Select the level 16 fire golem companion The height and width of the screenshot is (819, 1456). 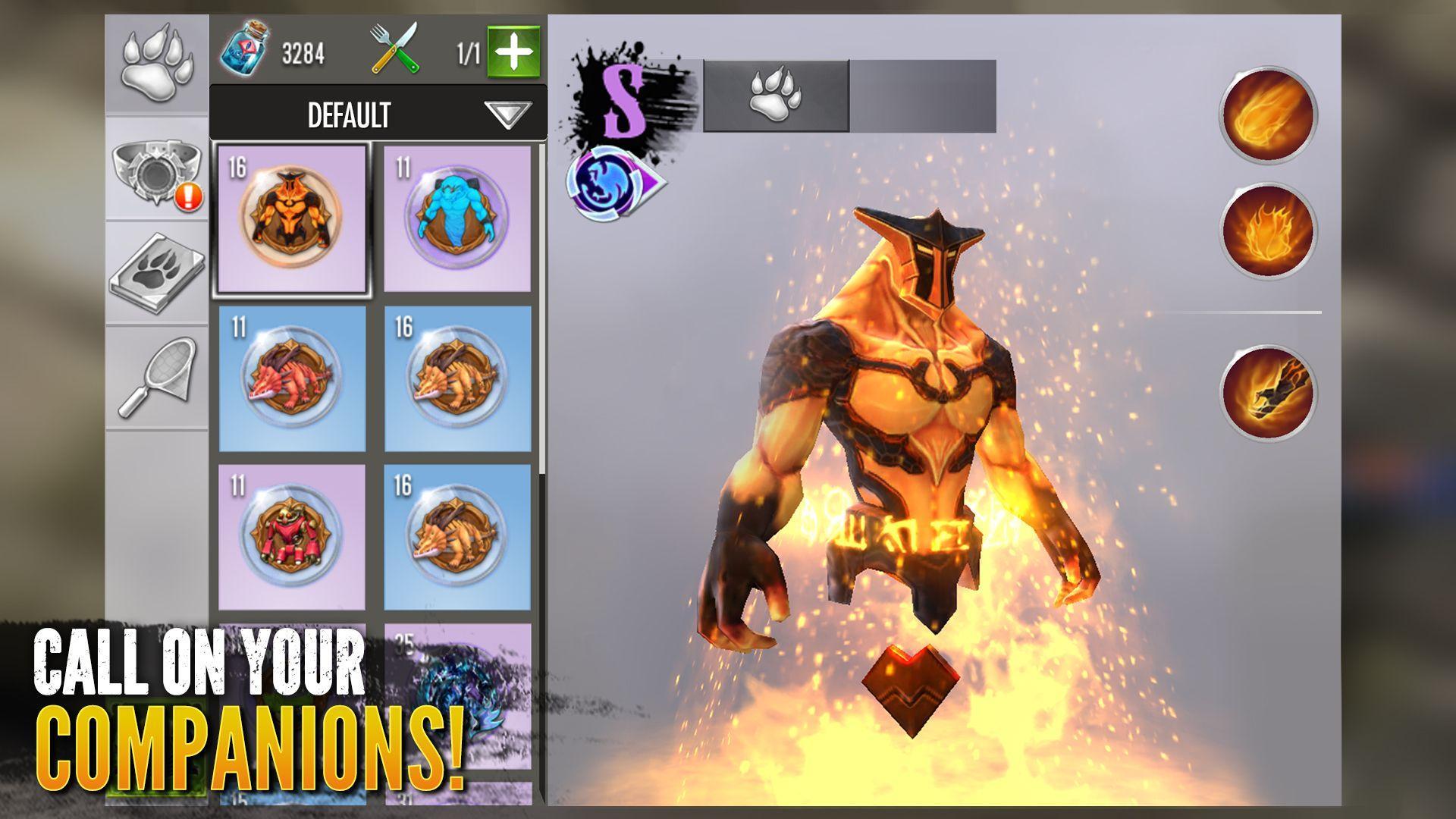coord(294,220)
